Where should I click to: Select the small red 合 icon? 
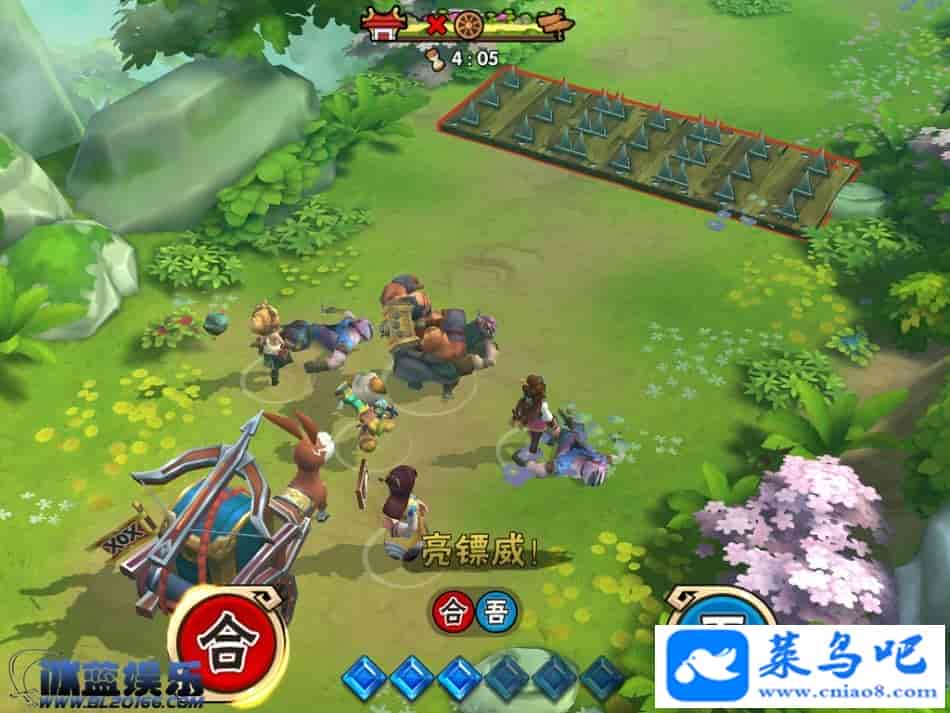coord(452,611)
